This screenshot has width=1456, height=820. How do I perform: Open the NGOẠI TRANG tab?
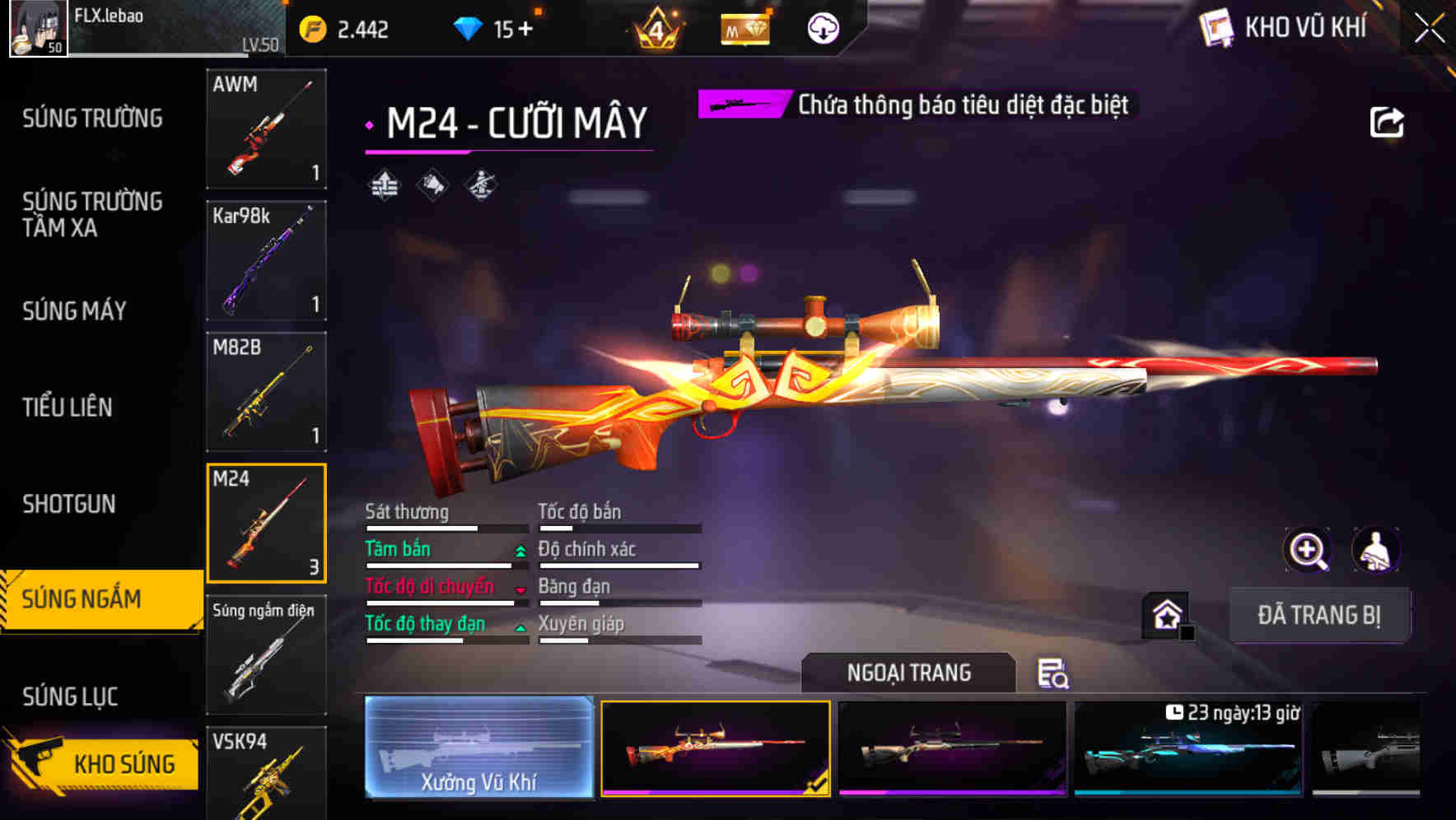909,672
